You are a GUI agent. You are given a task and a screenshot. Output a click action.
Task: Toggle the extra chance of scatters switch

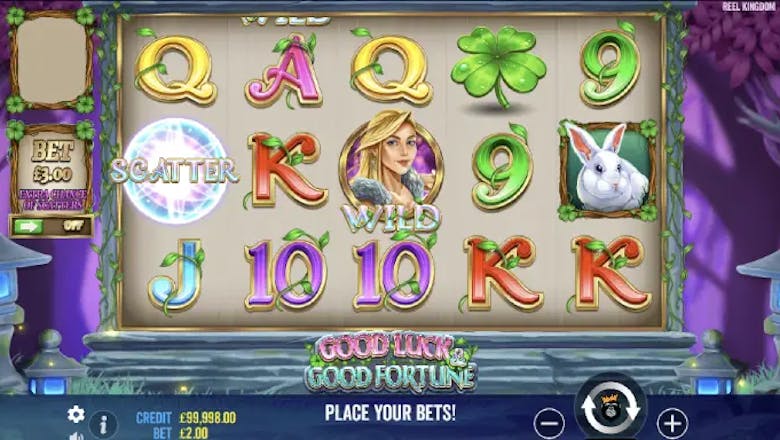tap(50, 226)
